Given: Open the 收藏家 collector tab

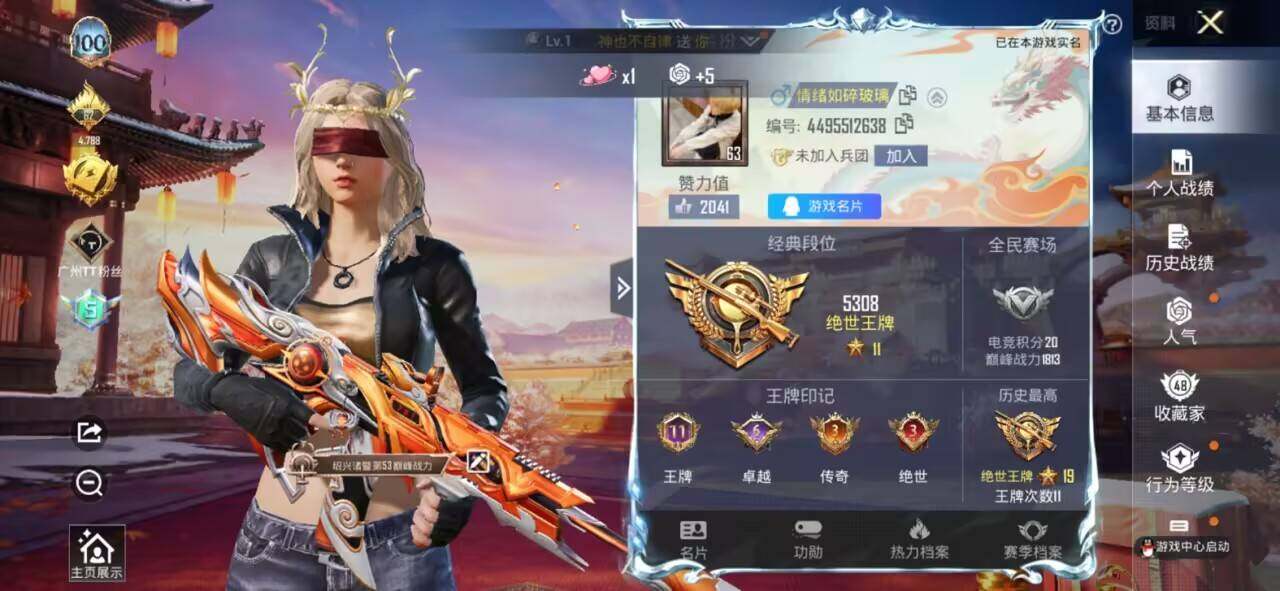Looking at the screenshot, I should [x=1180, y=396].
